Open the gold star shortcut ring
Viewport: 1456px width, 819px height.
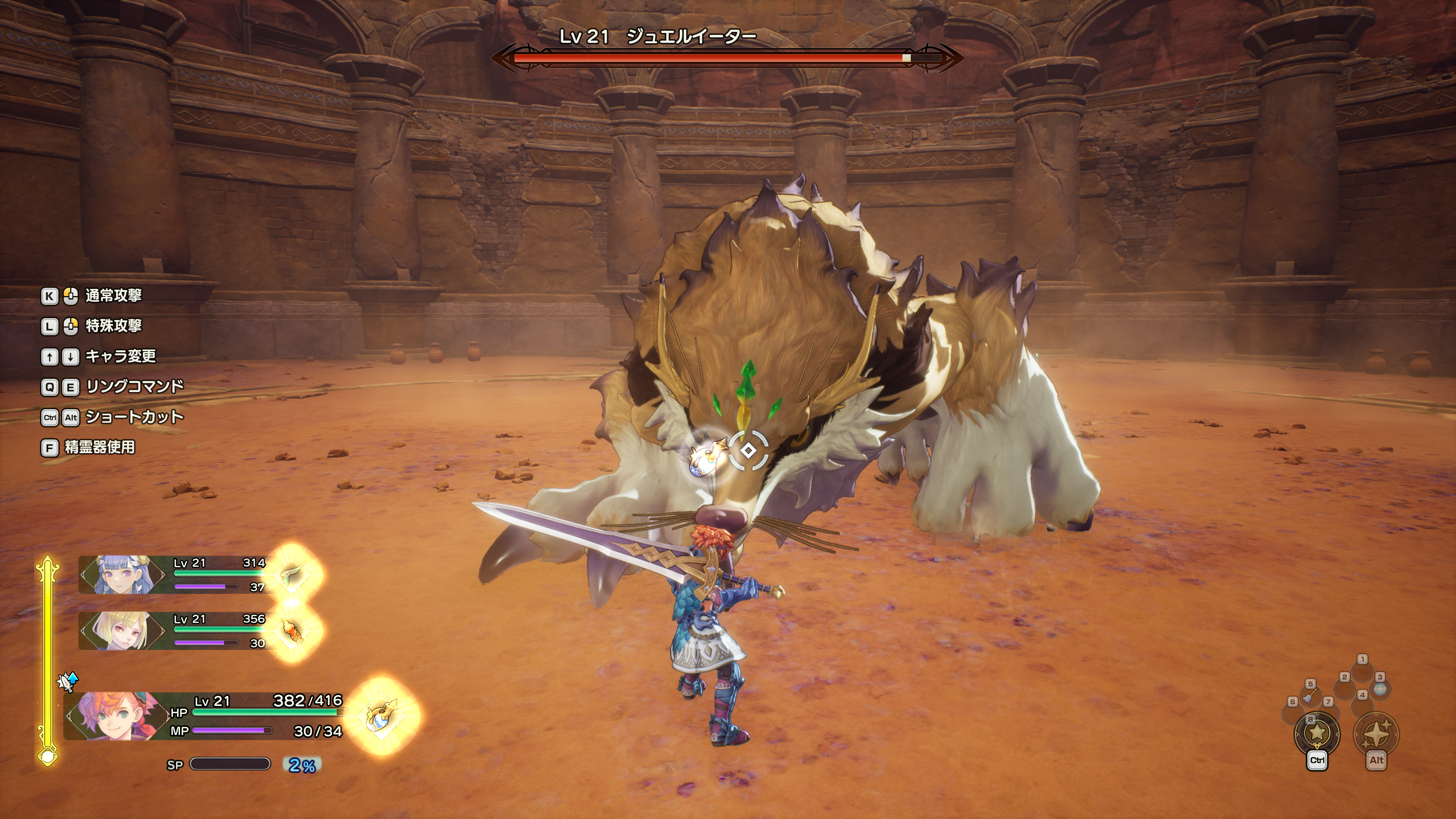coord(1317,733)
